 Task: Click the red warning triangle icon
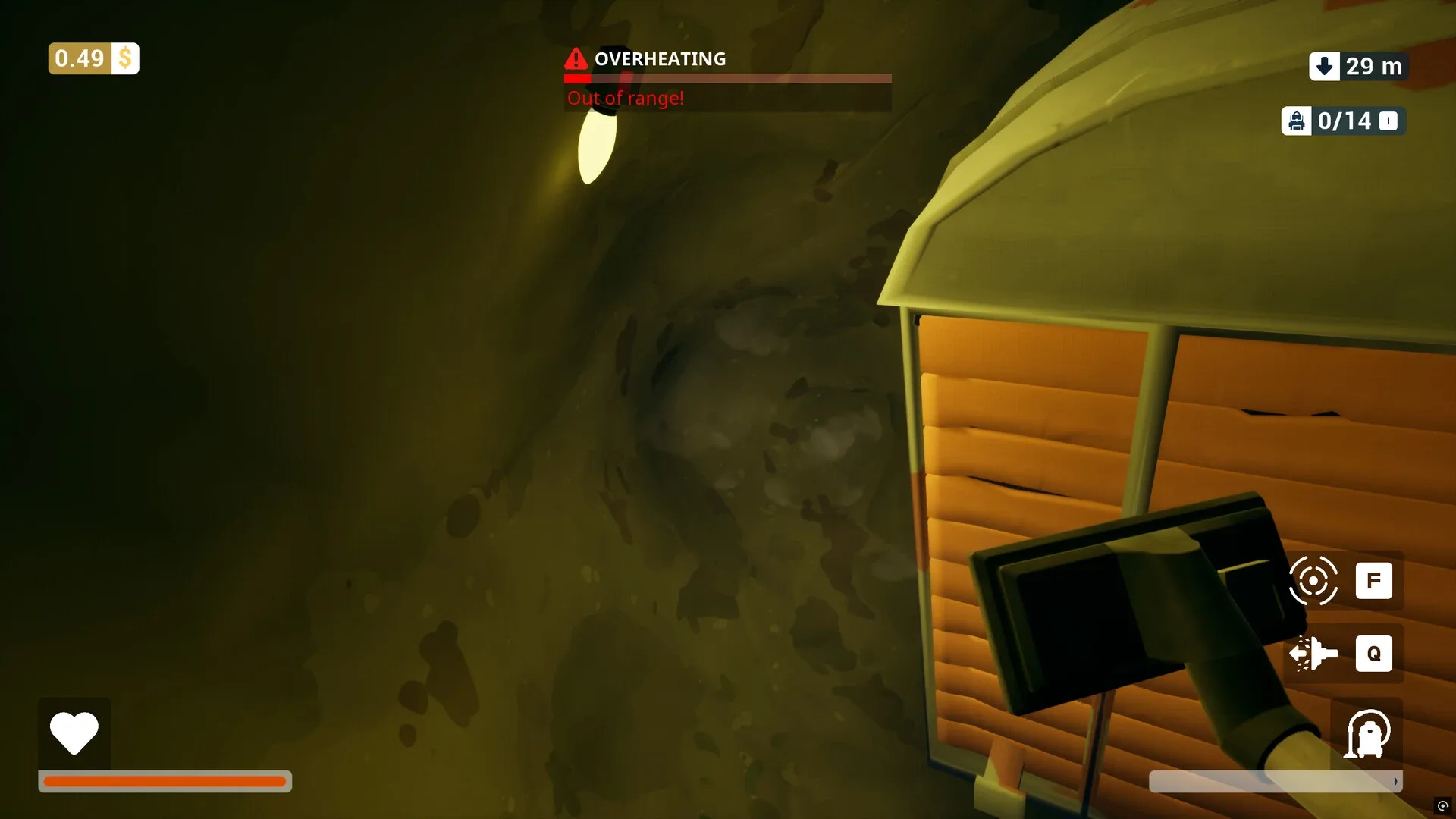[x=574, y=58]
